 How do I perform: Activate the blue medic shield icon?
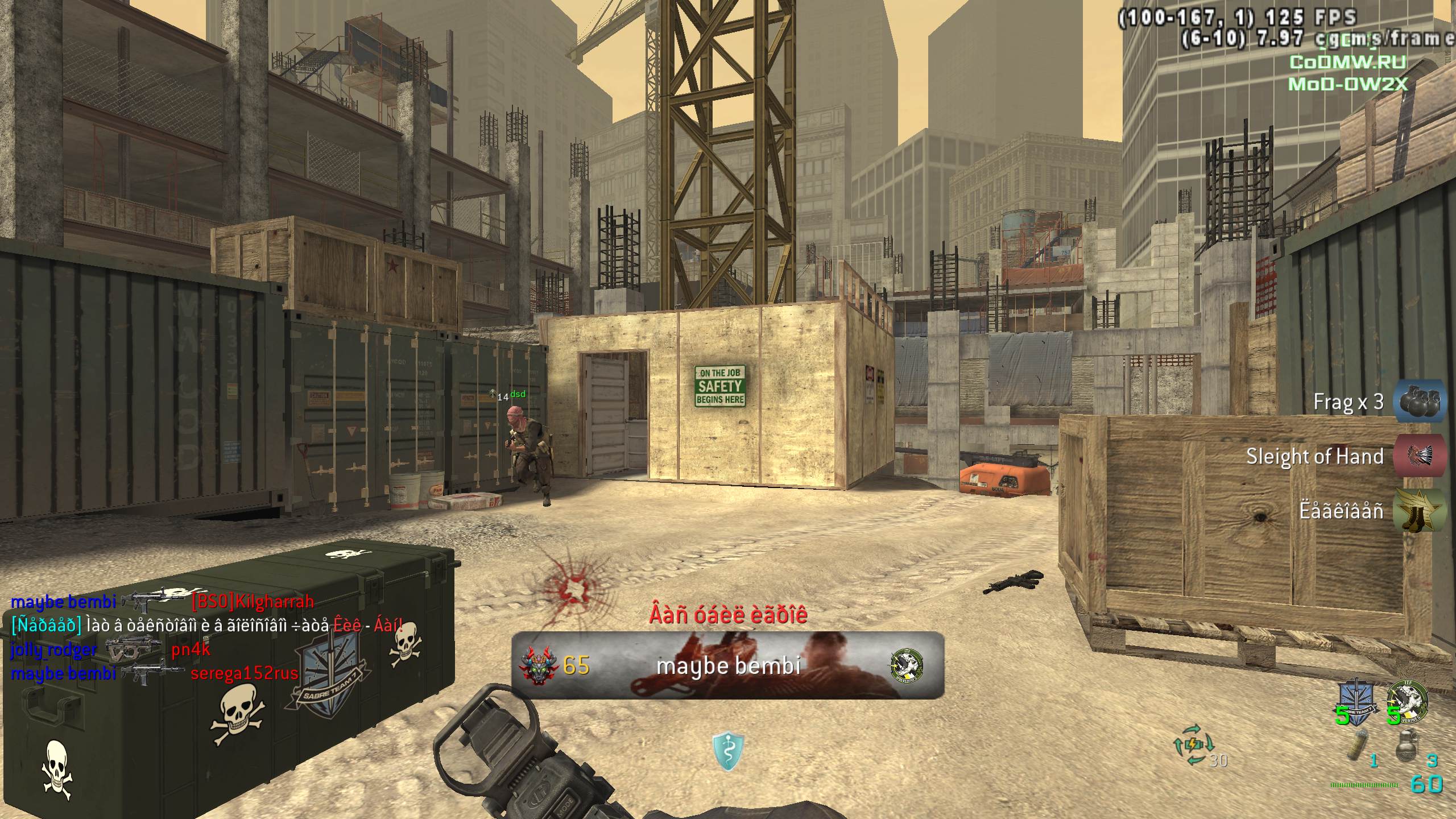pos(728,751)
